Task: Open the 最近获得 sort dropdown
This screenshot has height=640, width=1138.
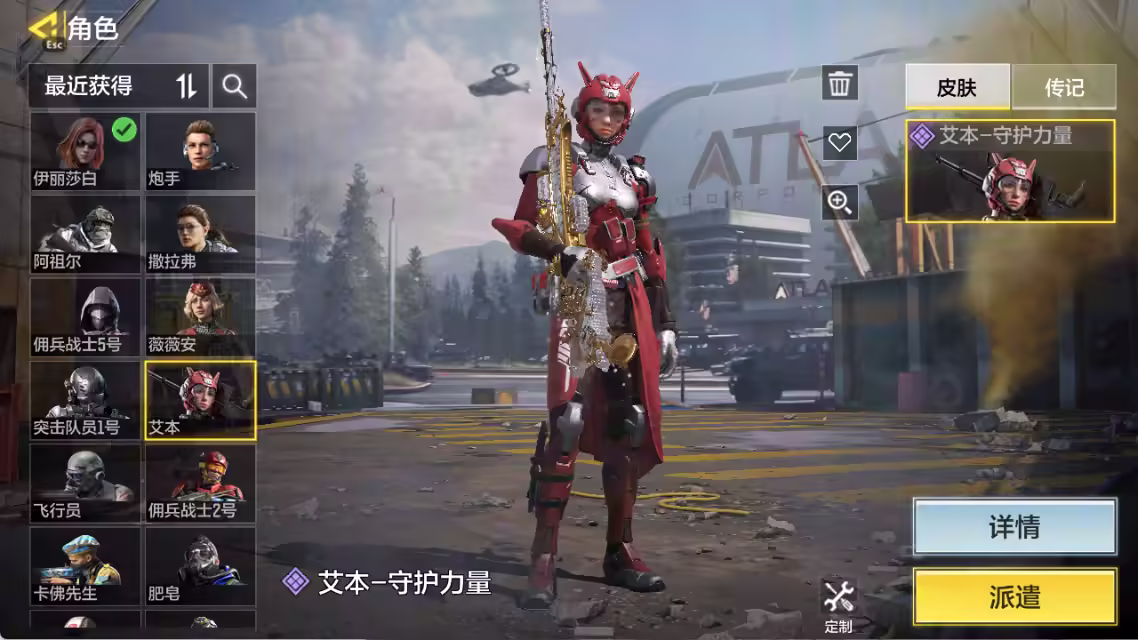Action: pyautogui.click(x=119, y=86)
